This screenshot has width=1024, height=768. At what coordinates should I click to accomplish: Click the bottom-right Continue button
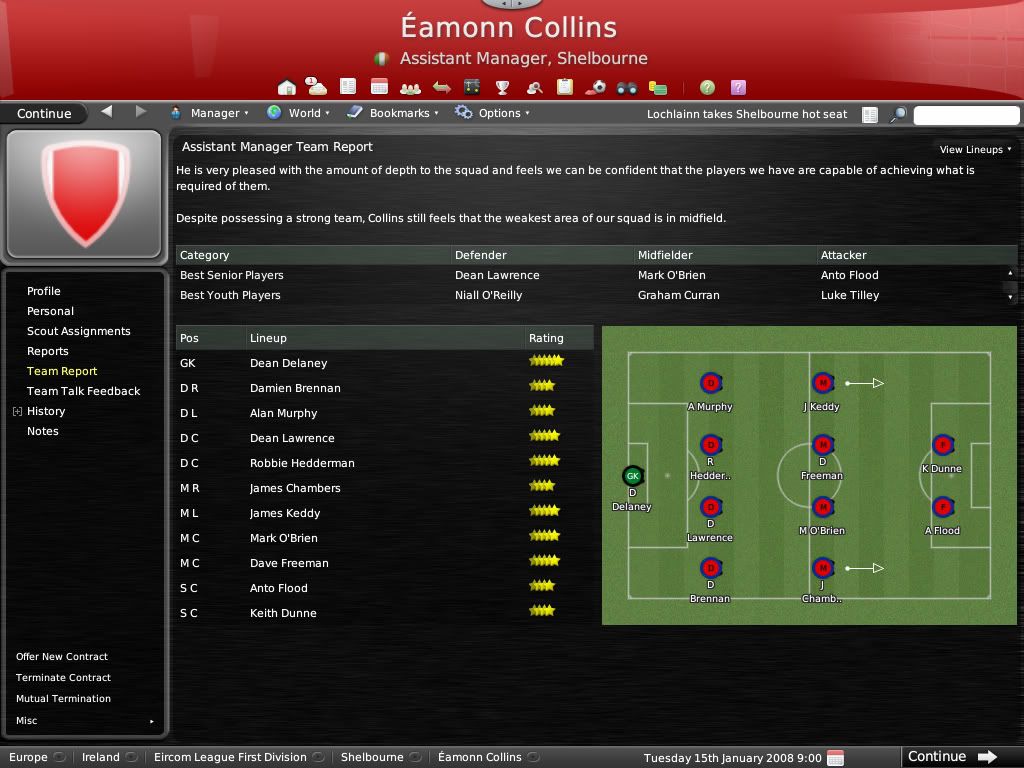click(952, 757)
